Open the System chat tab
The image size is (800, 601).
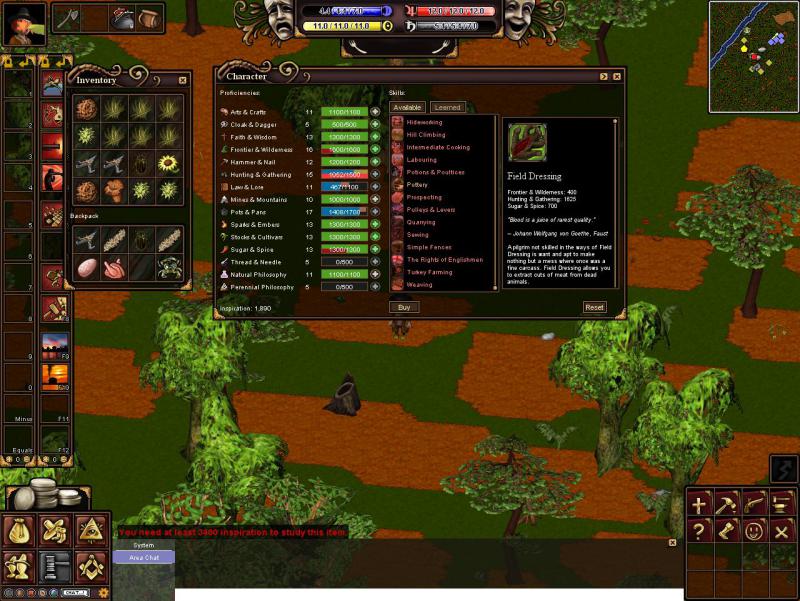143,545
